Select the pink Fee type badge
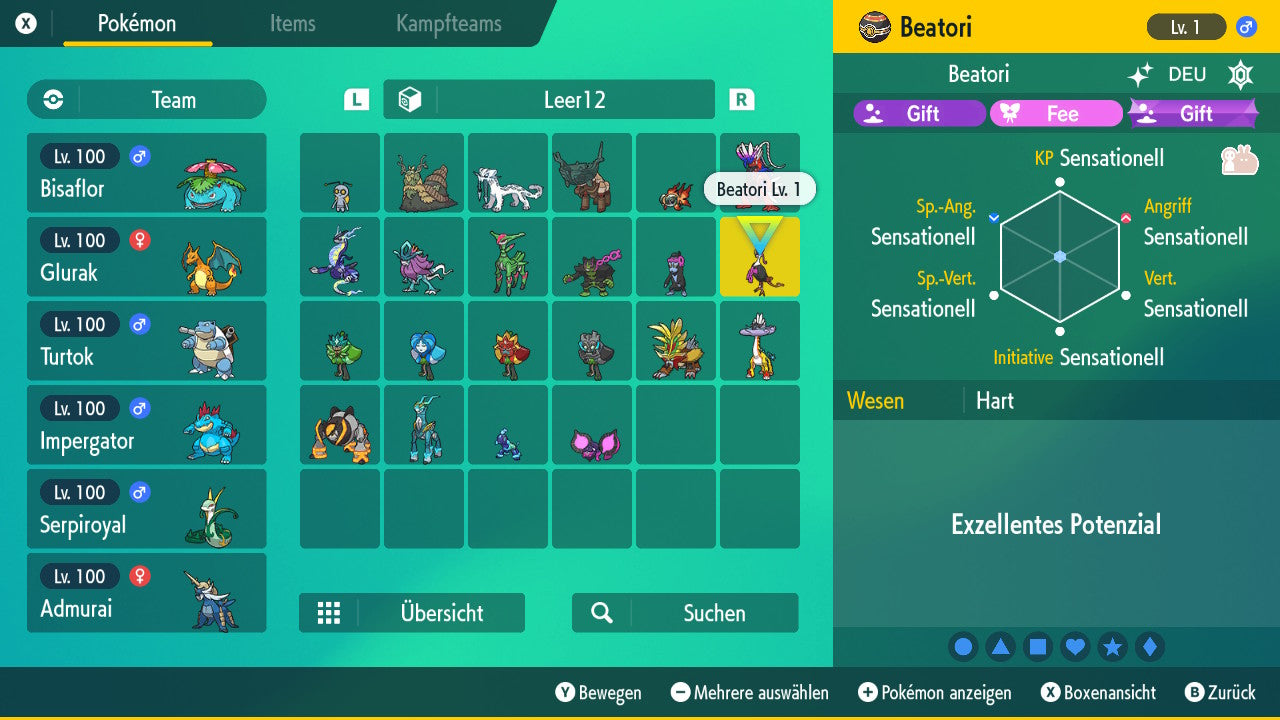 tap(1056, 113)
